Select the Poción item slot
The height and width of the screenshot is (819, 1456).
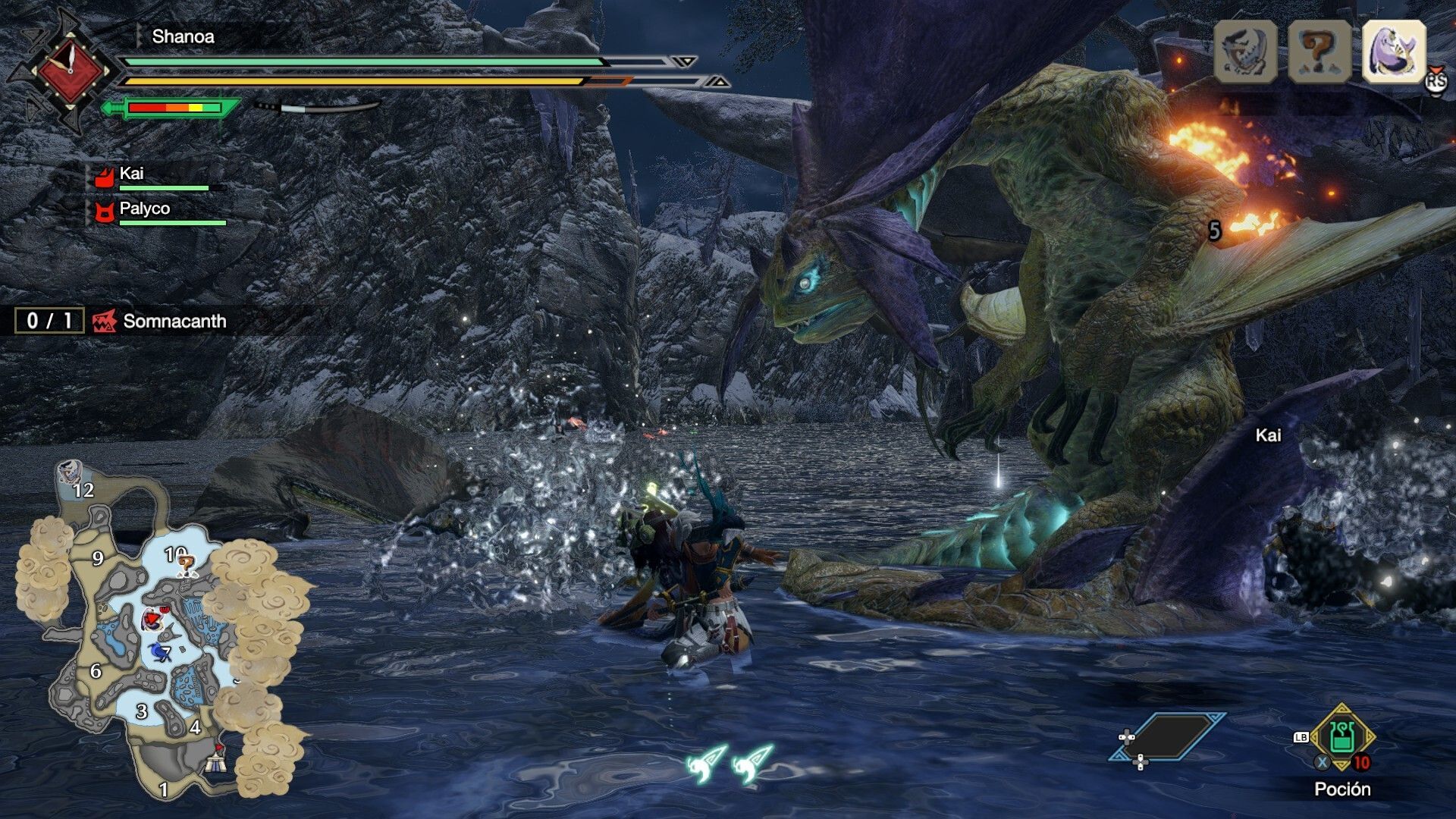(x=1341, y=738)
